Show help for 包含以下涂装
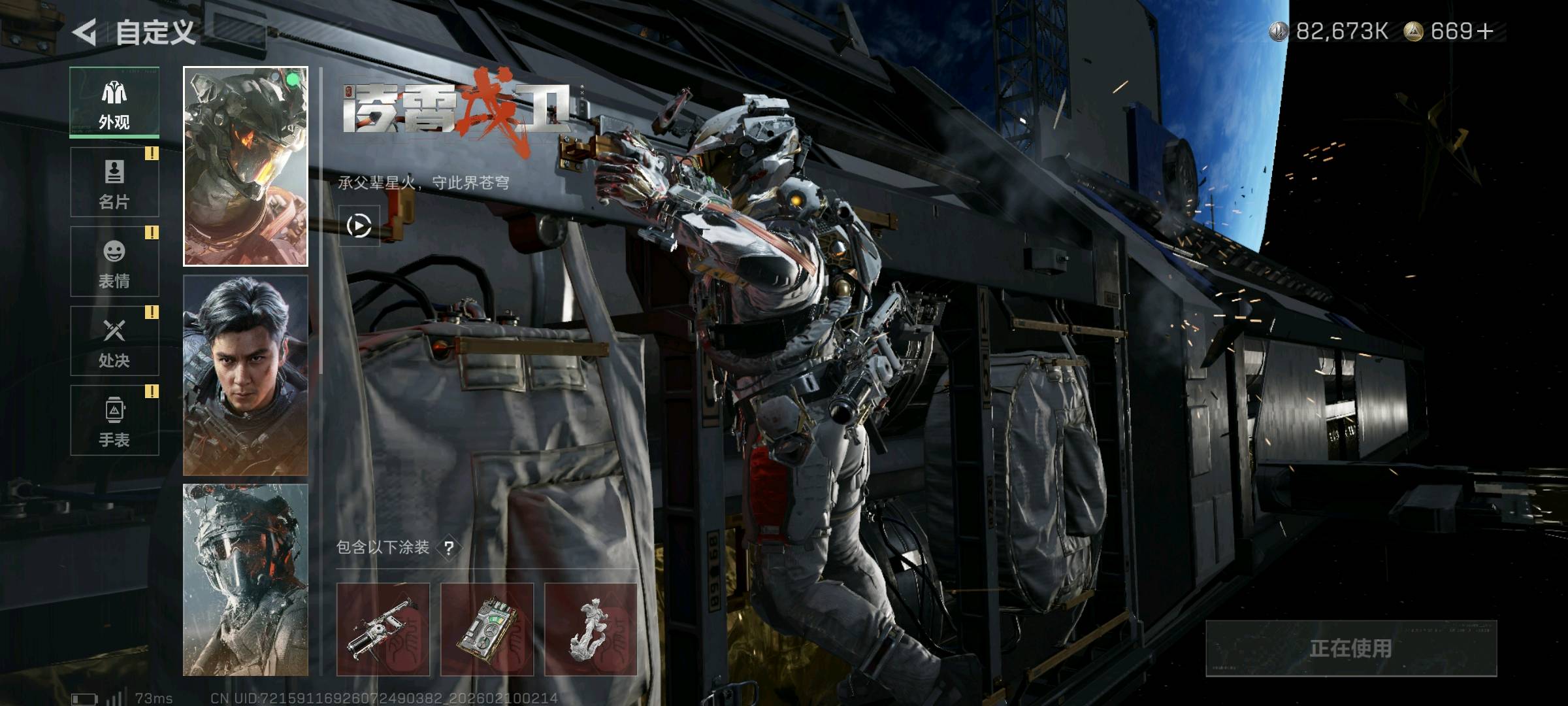This screenshot has height=706, width=1568. 449,548
